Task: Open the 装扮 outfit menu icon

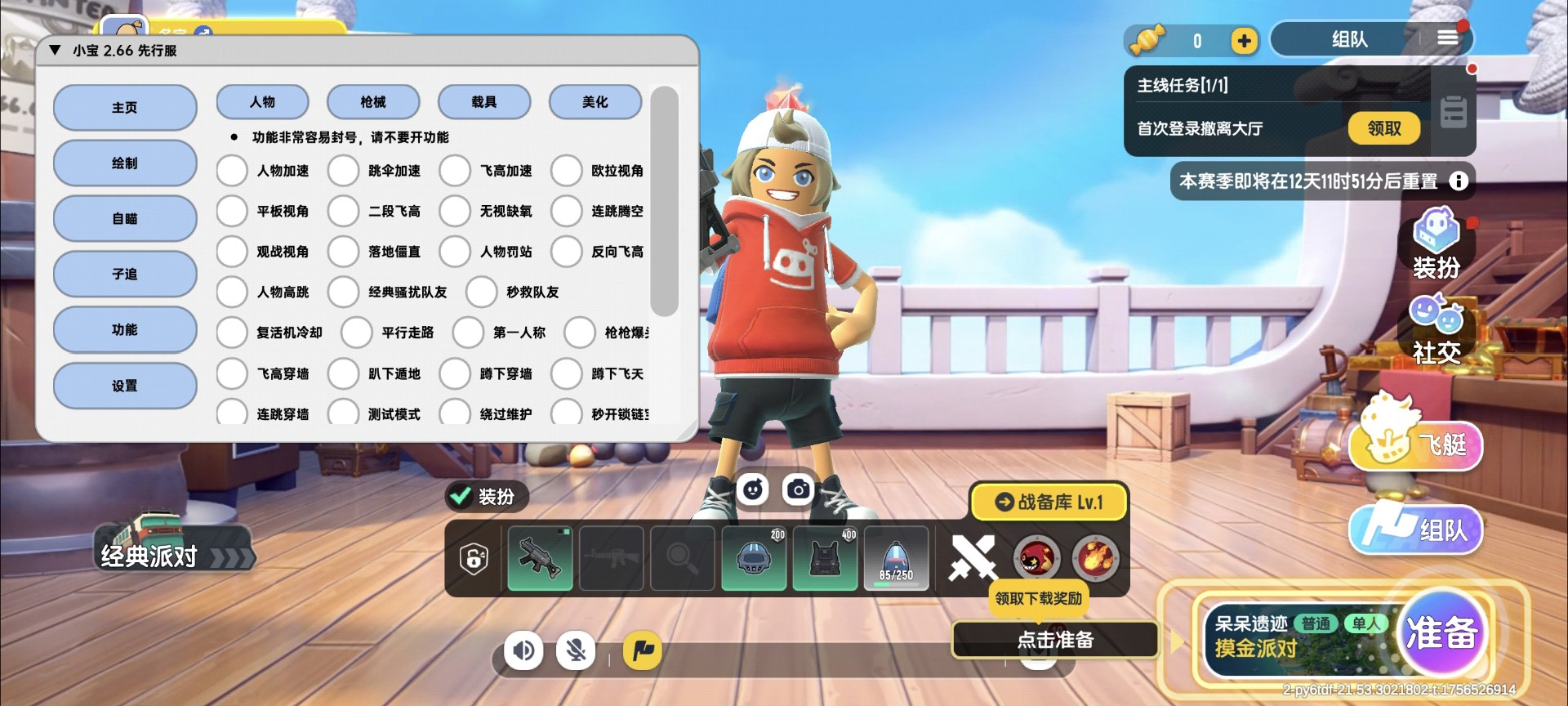Action: pyautogui.click(x=1437, y=243)
